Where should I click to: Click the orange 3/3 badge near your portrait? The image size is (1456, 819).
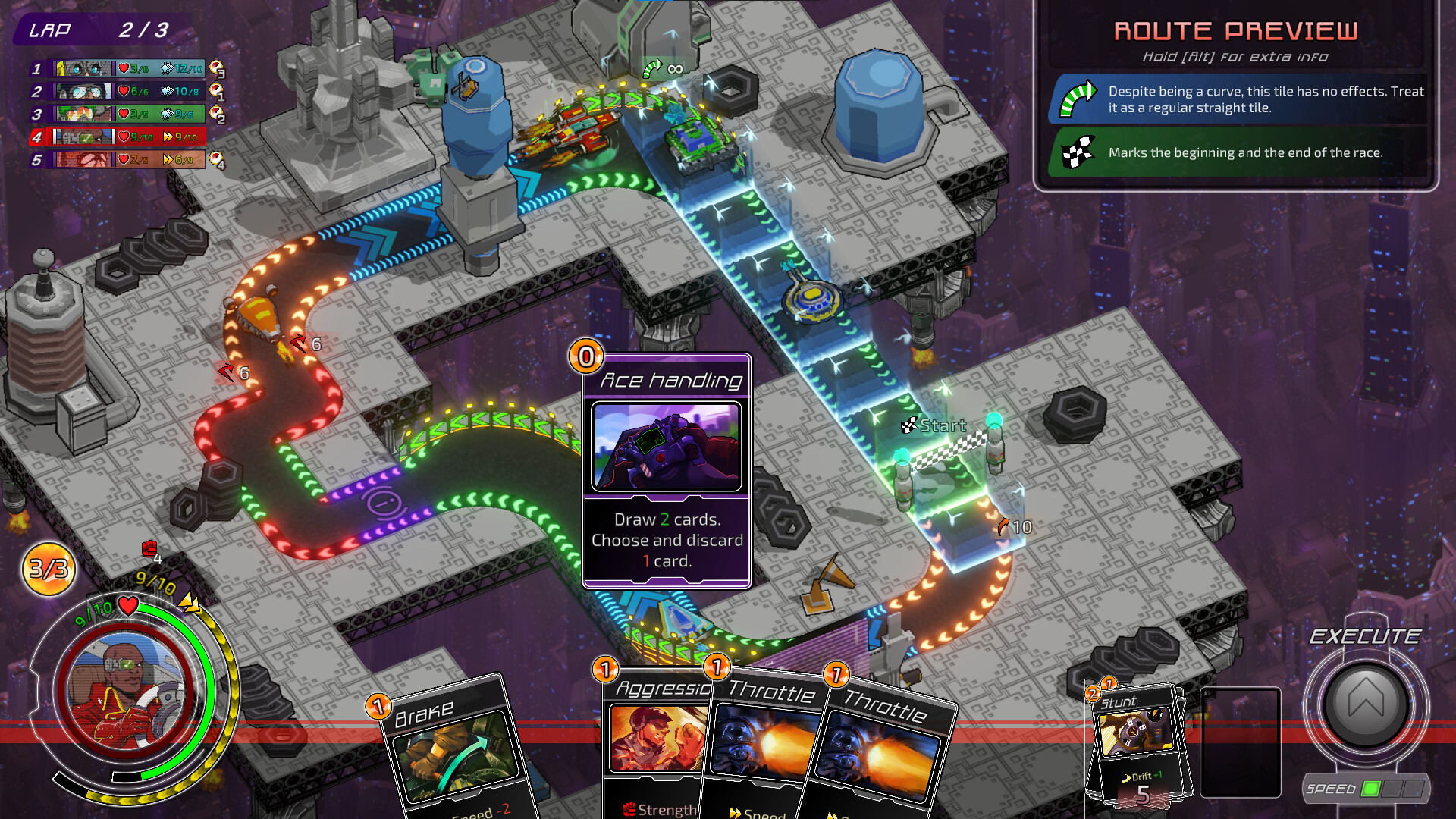coord(47,568)
